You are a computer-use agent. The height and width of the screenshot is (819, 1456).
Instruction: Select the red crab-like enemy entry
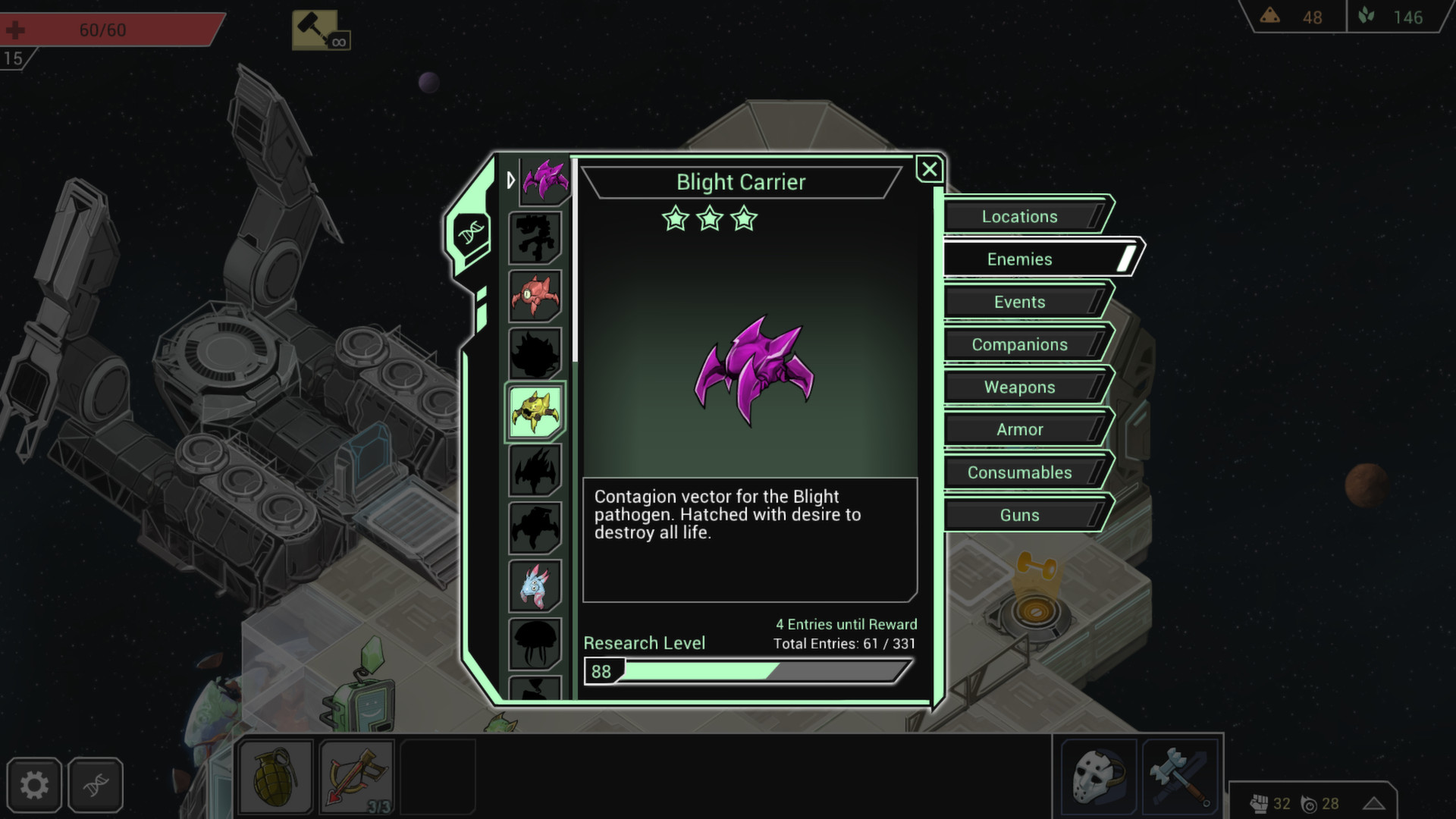[x=535, y=297]
